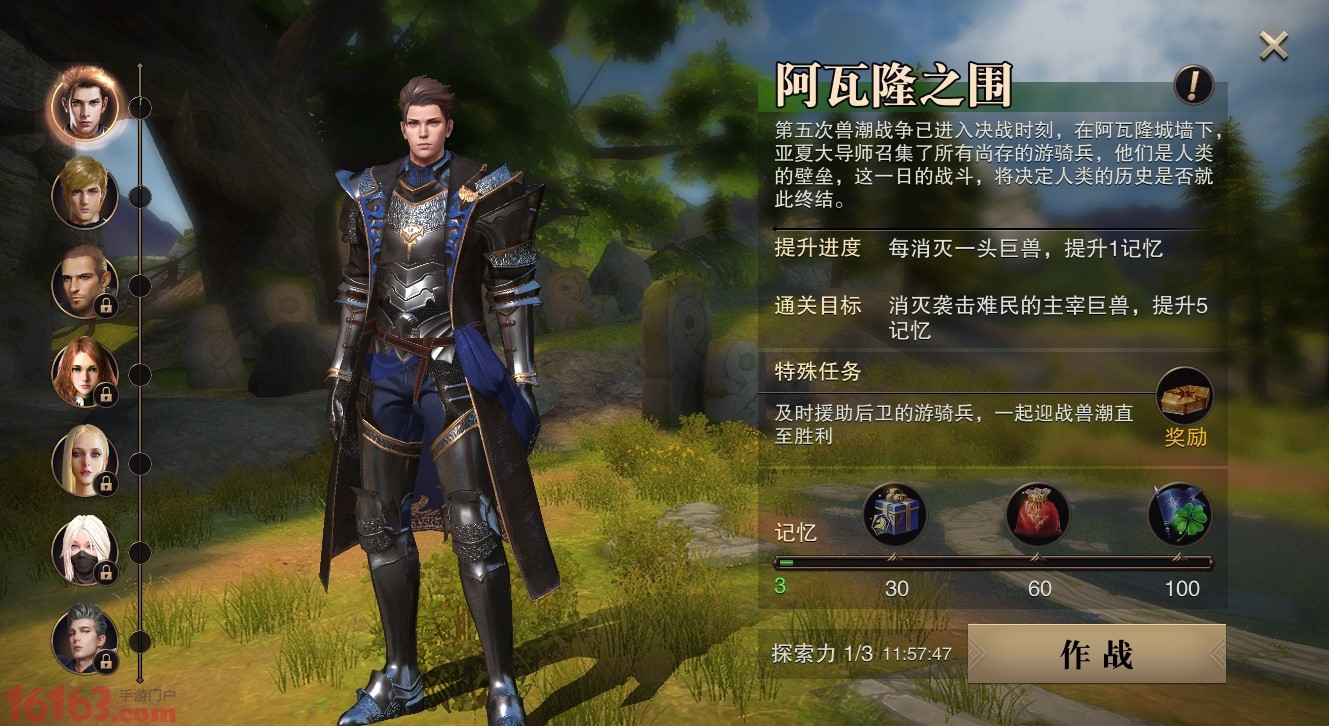The height and width of the screenshot is (726, 1329).
Task: Select the locked masked white-haired hero portrait
Action: click(x=84, y=551)
